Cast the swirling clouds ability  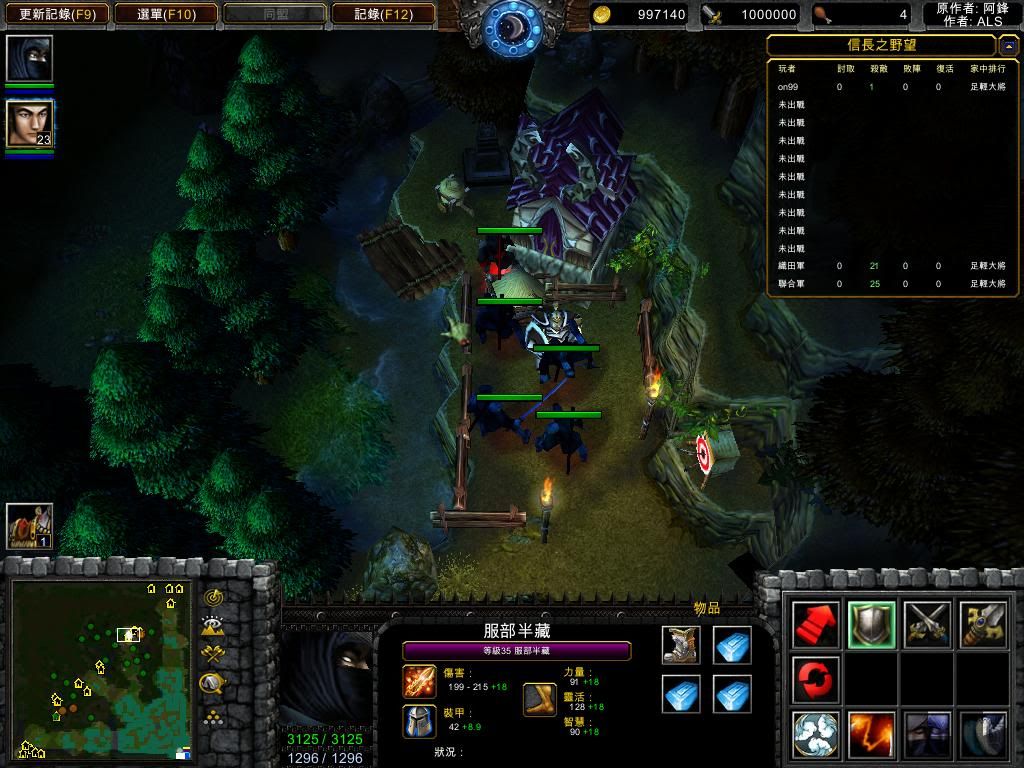[815, 734]
